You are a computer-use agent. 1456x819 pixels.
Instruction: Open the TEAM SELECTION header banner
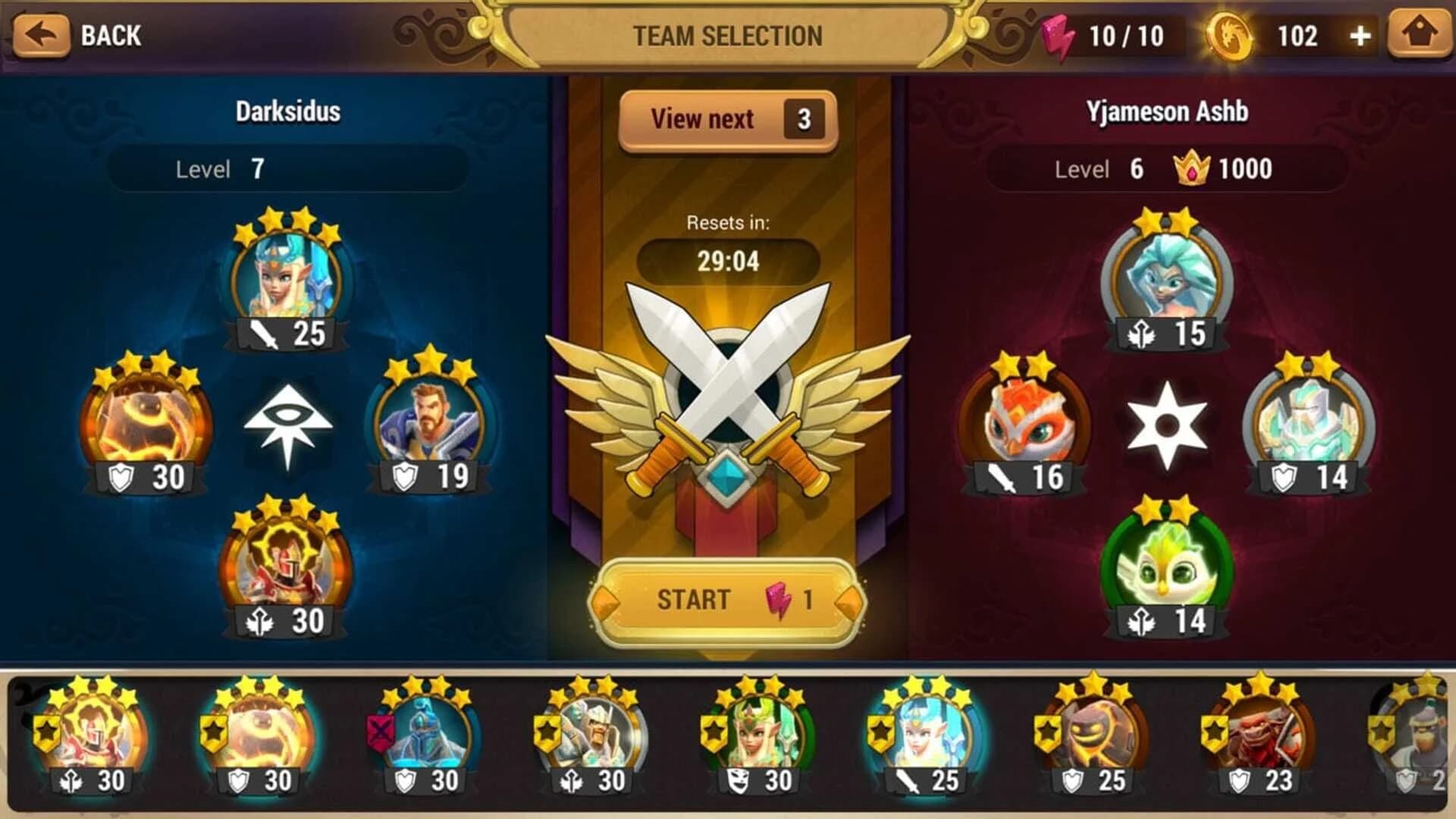[726, 34]
